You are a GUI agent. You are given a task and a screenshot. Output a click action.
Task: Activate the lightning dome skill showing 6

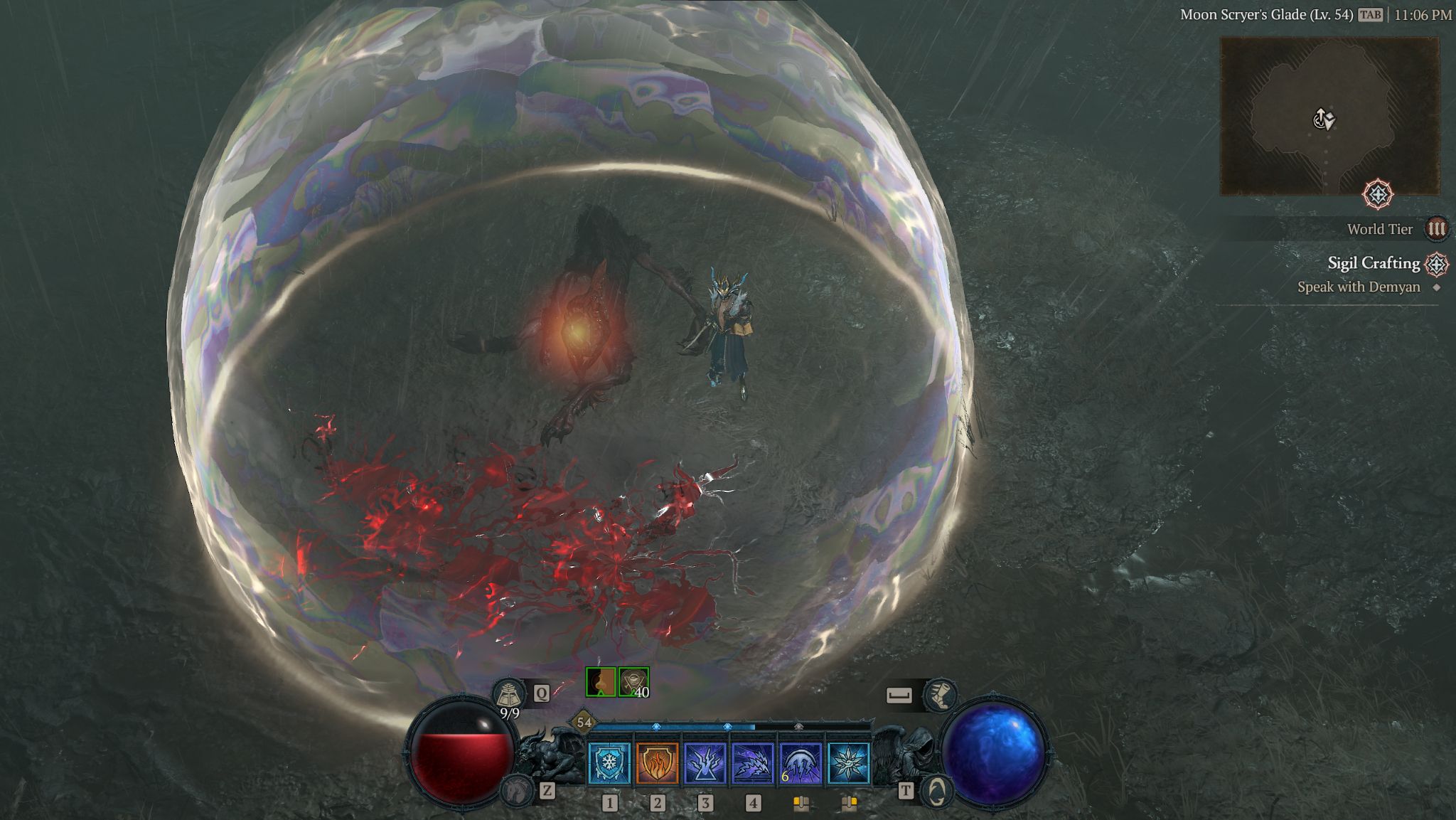tap(801, 763)
